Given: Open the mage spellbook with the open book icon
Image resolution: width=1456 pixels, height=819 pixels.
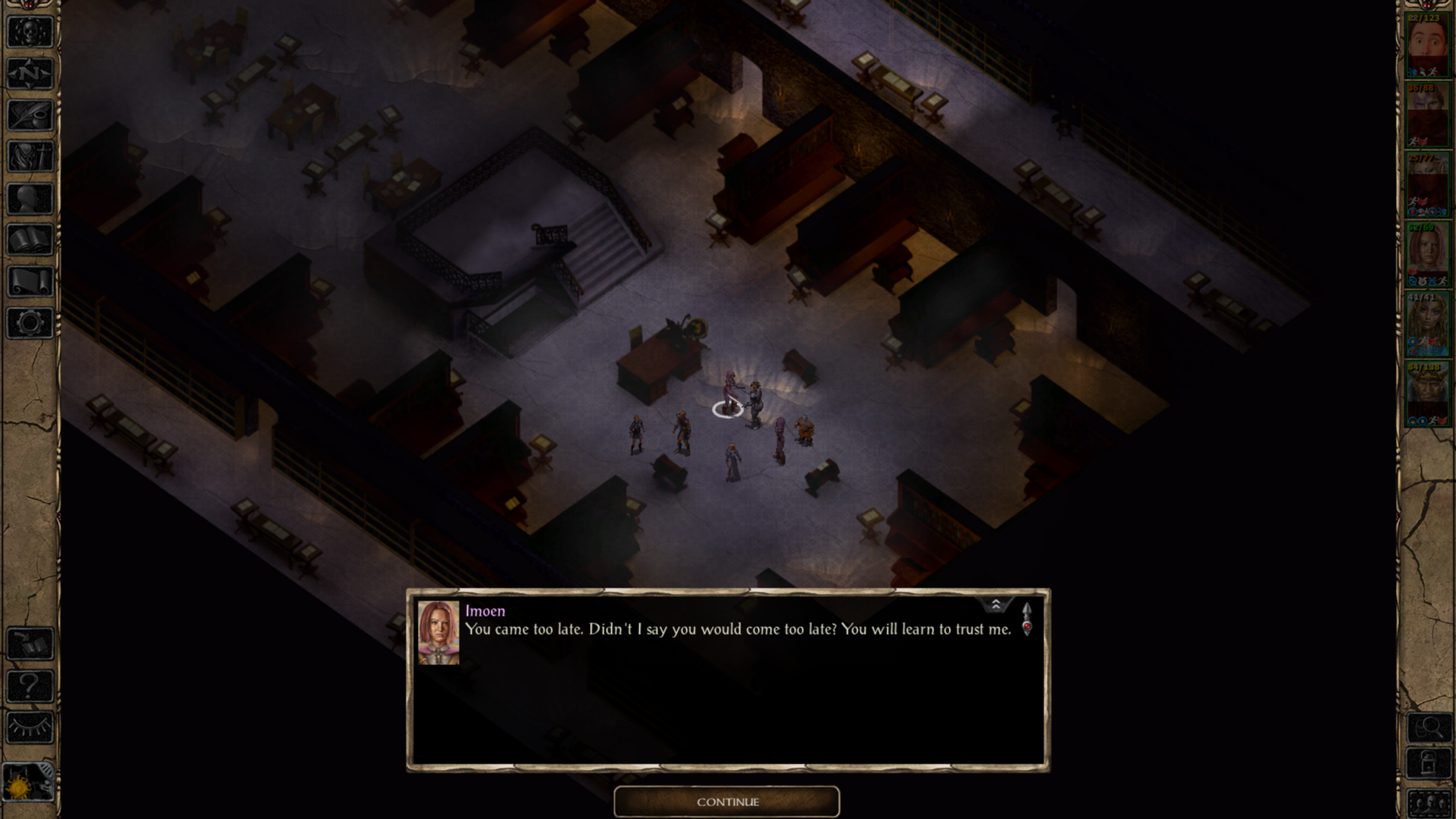Looking at the screenshot, I should [30, 240].
